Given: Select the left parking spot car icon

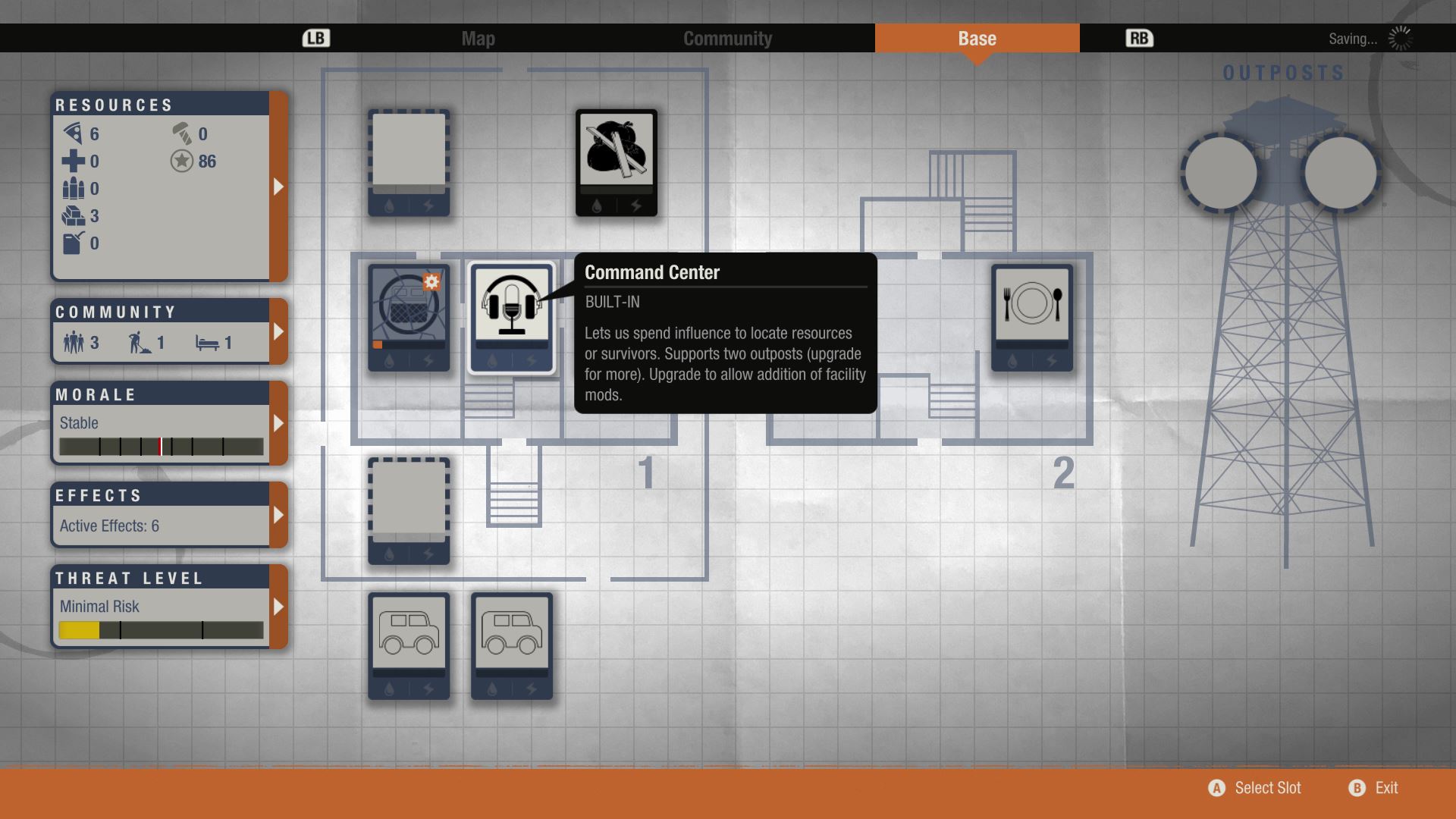Looking at the screenshot, I should pyautogui.click(x=408, y=646).
